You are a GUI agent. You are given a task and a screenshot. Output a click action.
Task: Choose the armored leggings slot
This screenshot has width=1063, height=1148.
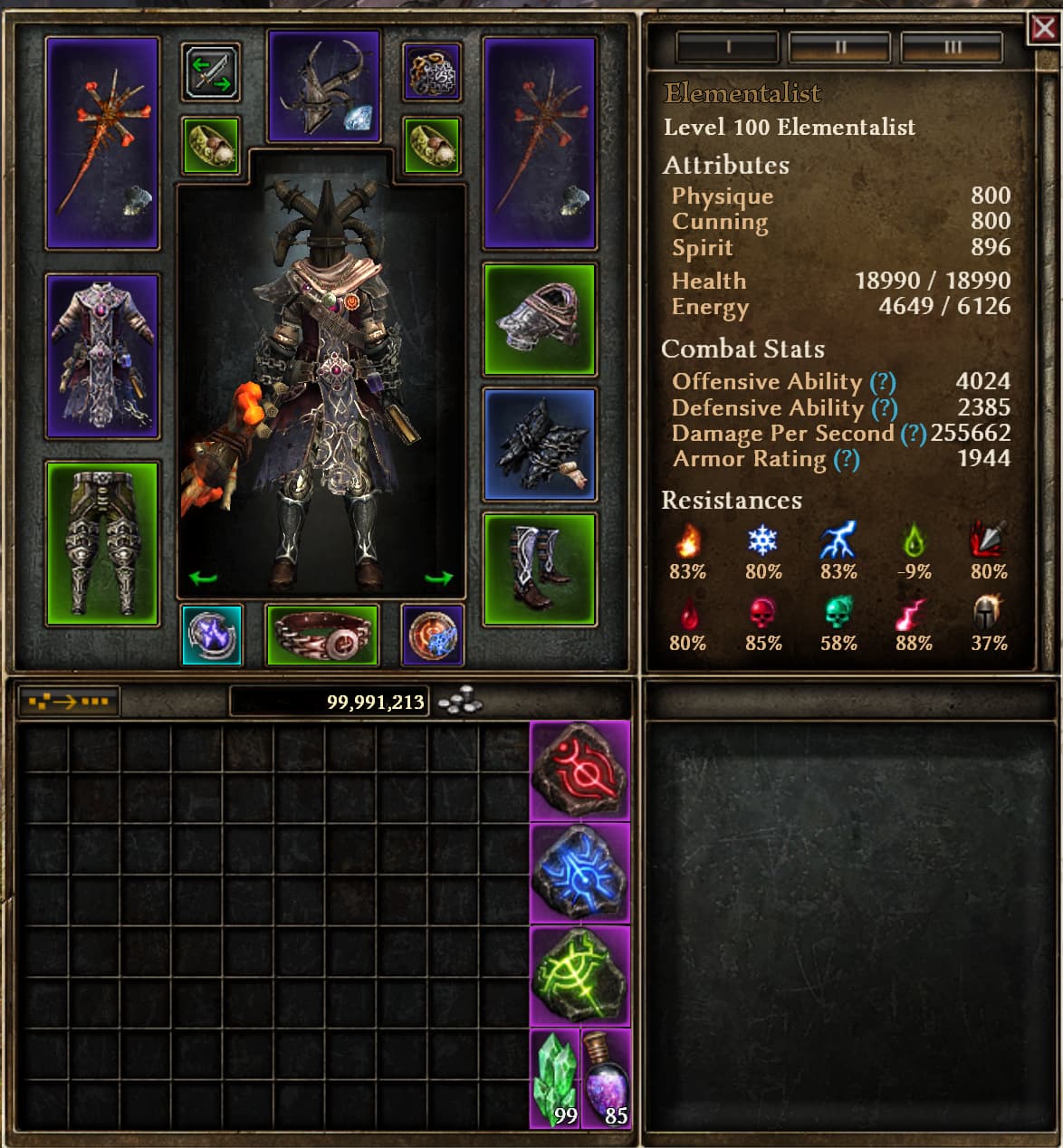102,543
